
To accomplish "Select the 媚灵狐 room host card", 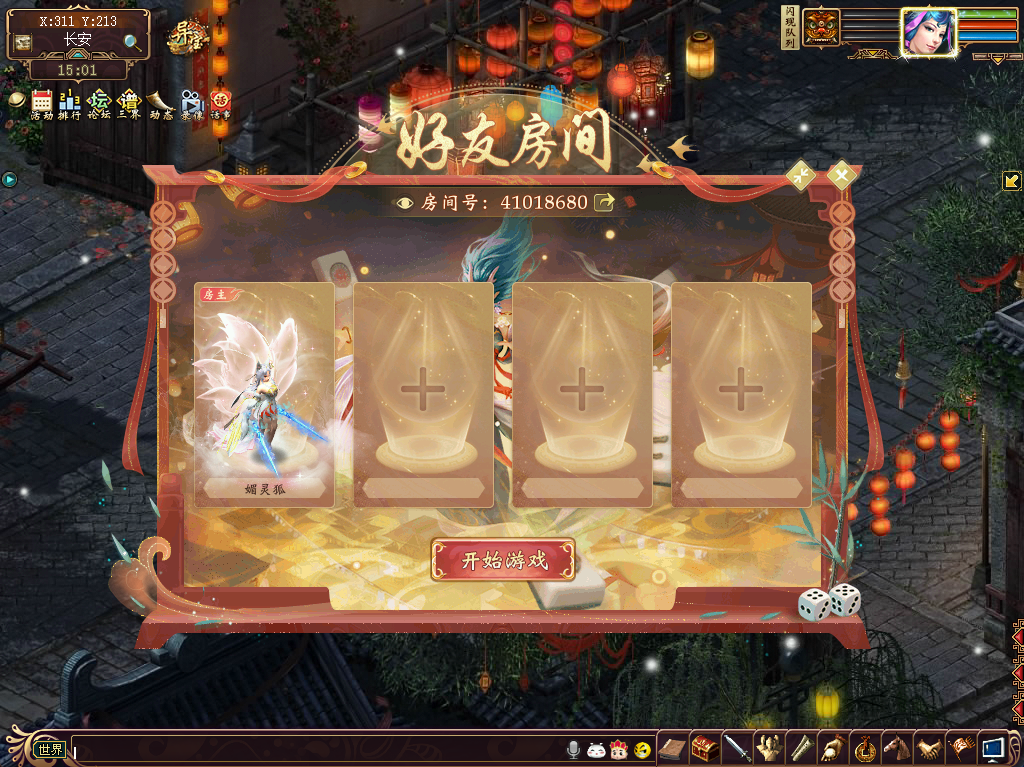I will (x=264, y=394).
